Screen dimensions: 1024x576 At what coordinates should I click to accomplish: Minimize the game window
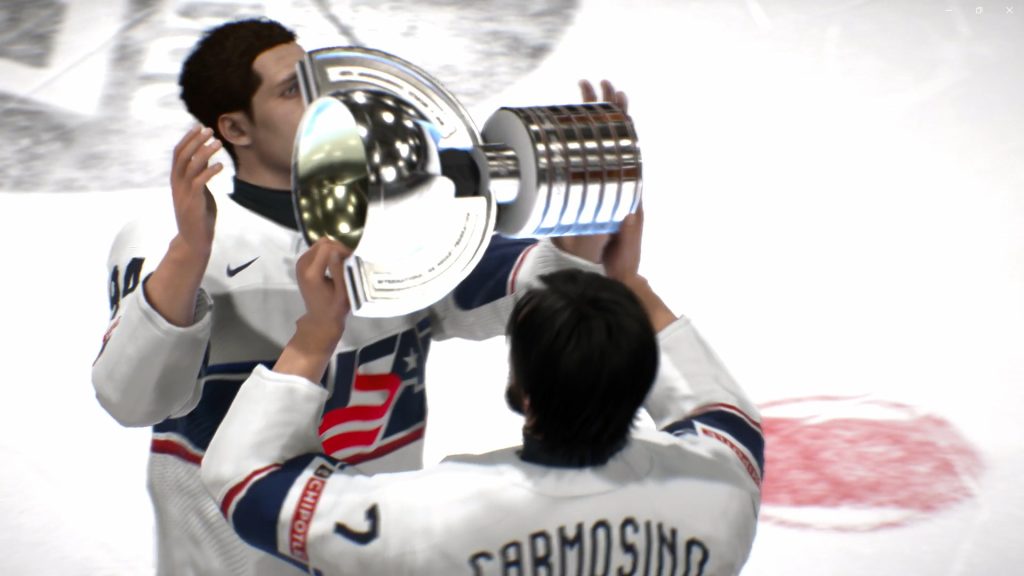tap(948, 10)
